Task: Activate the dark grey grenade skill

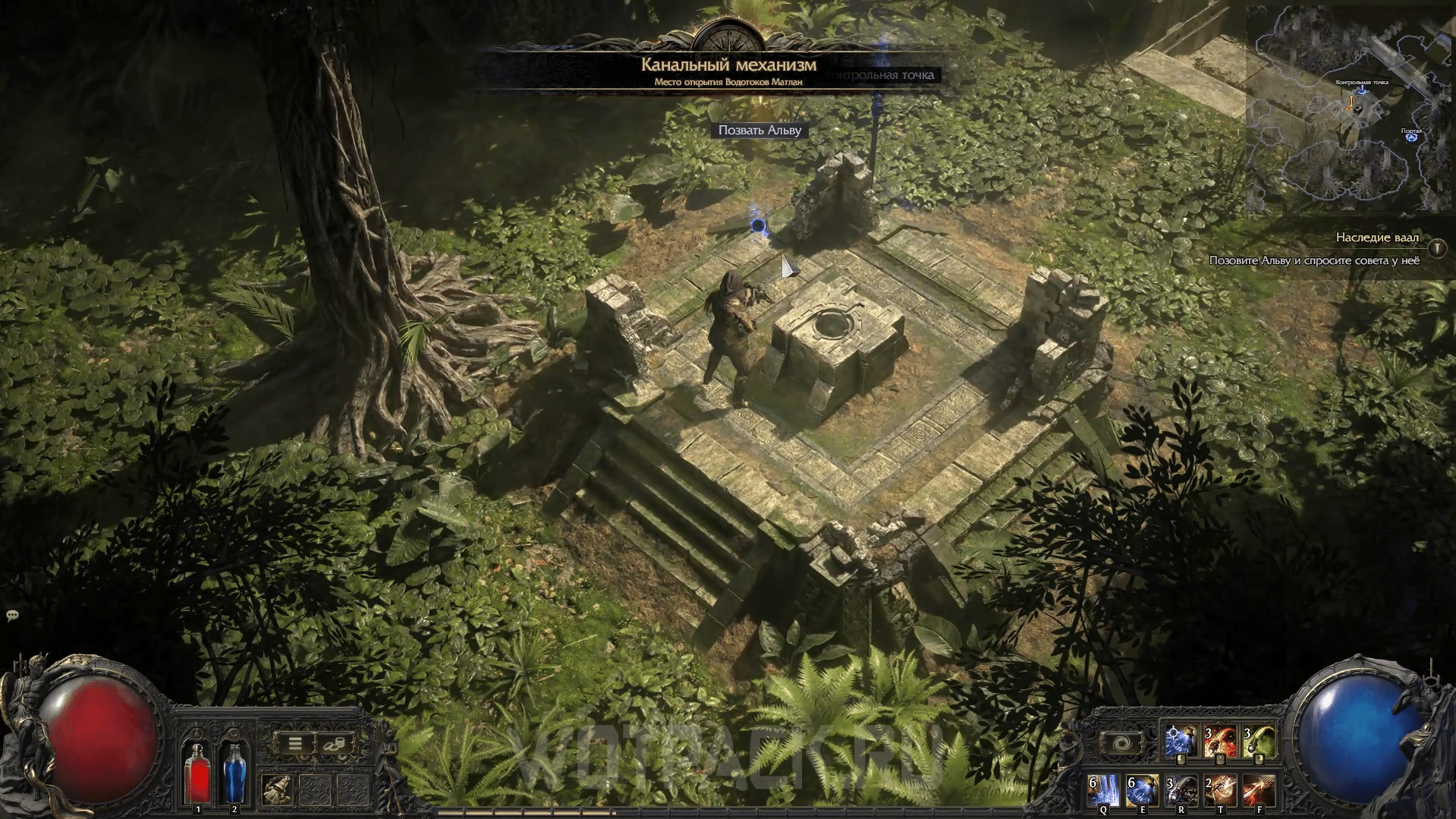Action: pyautogui.click(x=1181, y=791)
